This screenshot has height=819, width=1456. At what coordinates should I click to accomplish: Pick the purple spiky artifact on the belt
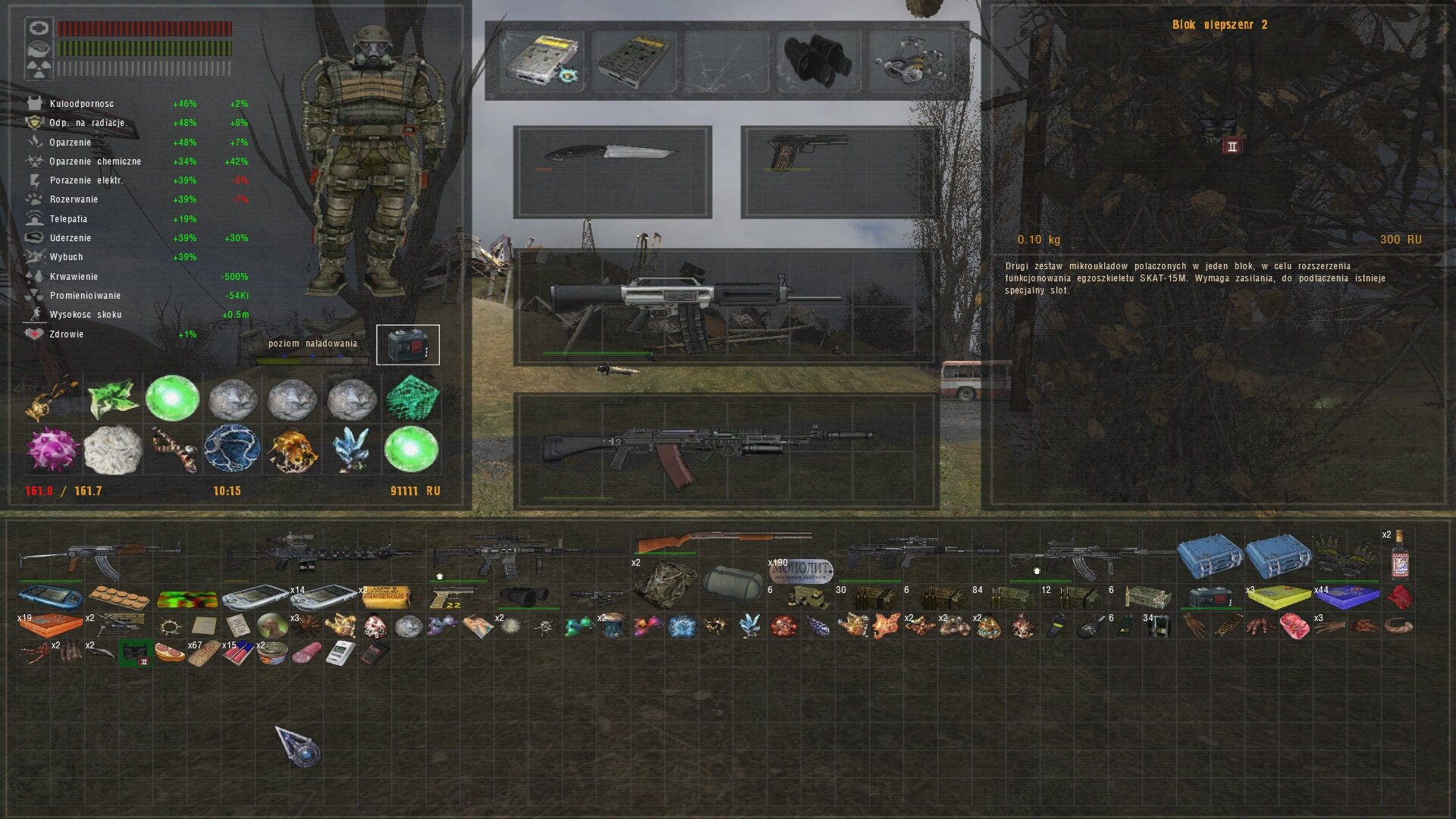(x=52, y=448)
